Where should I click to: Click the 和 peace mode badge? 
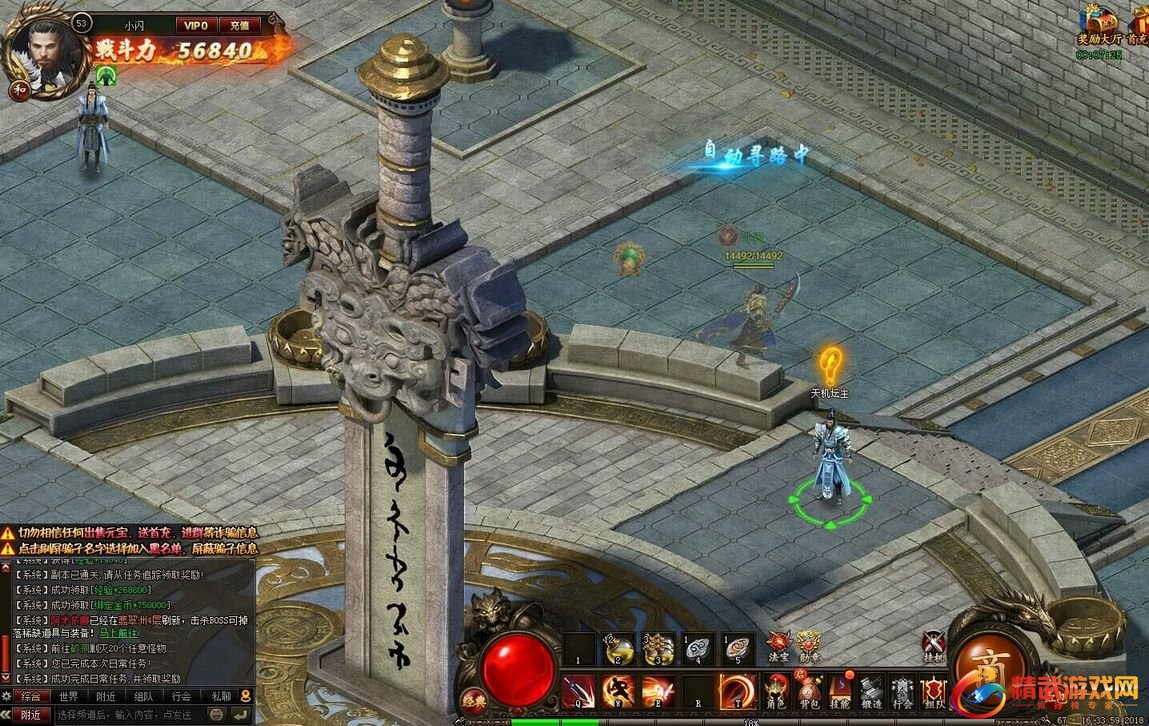pos(18,88)
